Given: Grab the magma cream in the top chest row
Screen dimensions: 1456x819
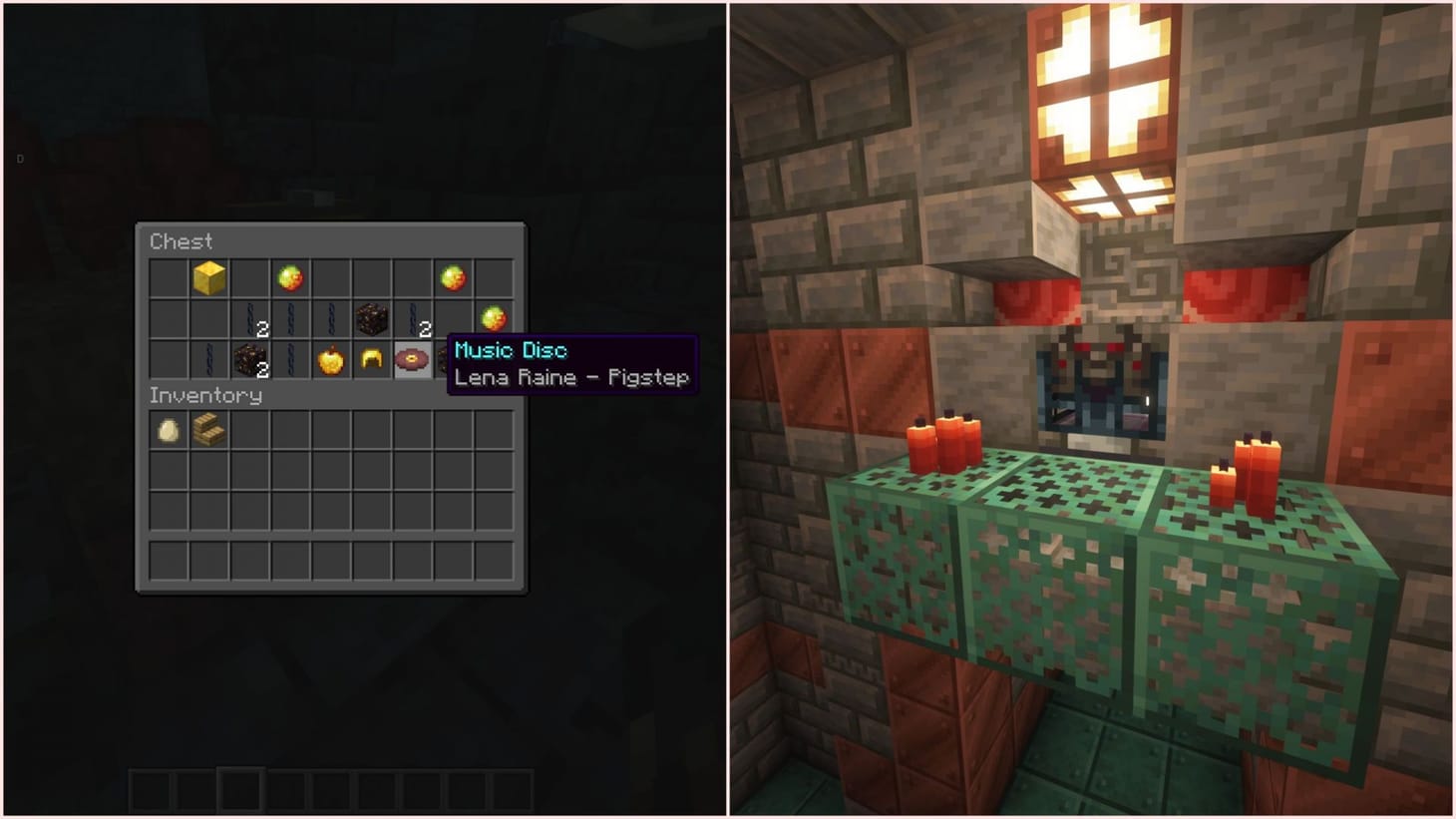Looking at the screenshot, I should (x=289, y=277).
